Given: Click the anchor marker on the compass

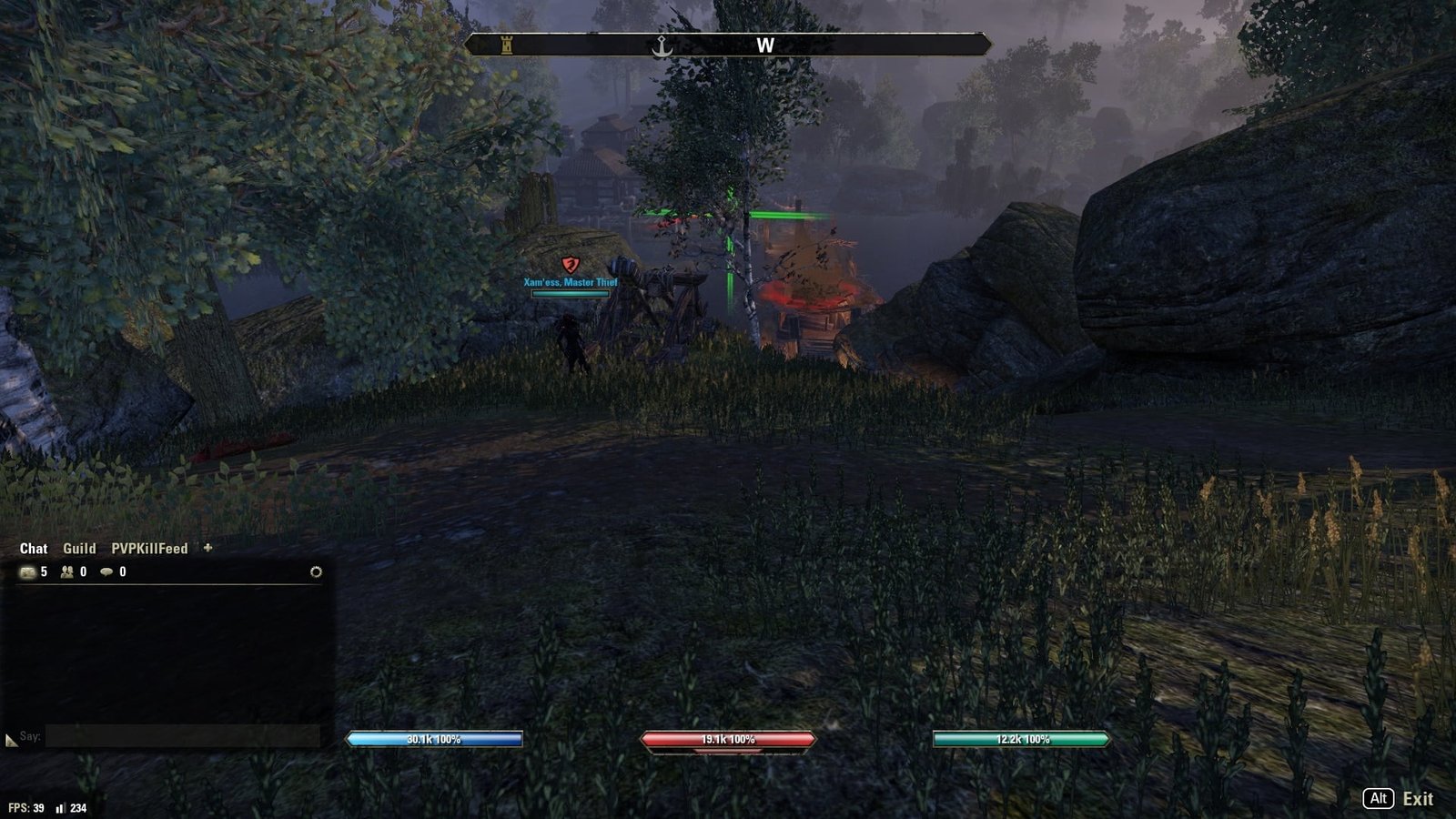Looking at the screenshot, I should 662,45.
